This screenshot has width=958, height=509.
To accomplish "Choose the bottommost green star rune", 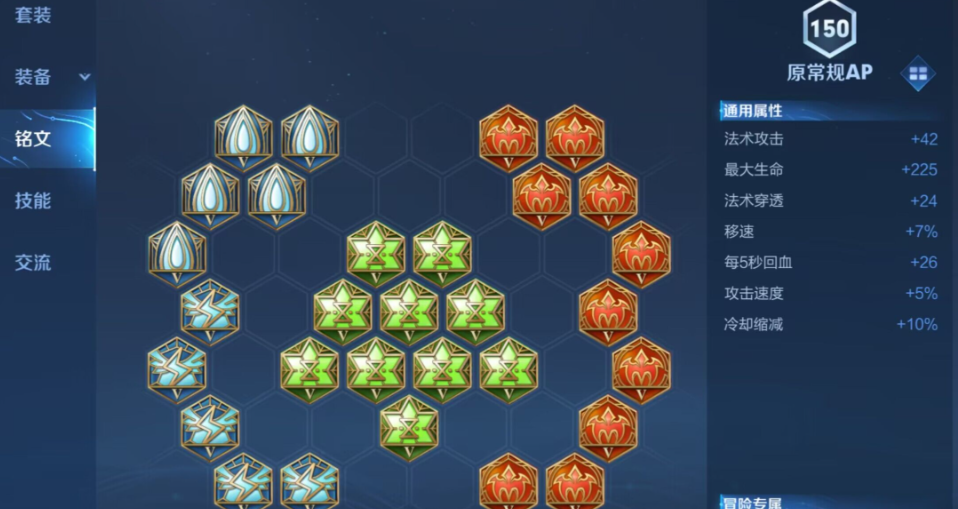I will (408, 424).
